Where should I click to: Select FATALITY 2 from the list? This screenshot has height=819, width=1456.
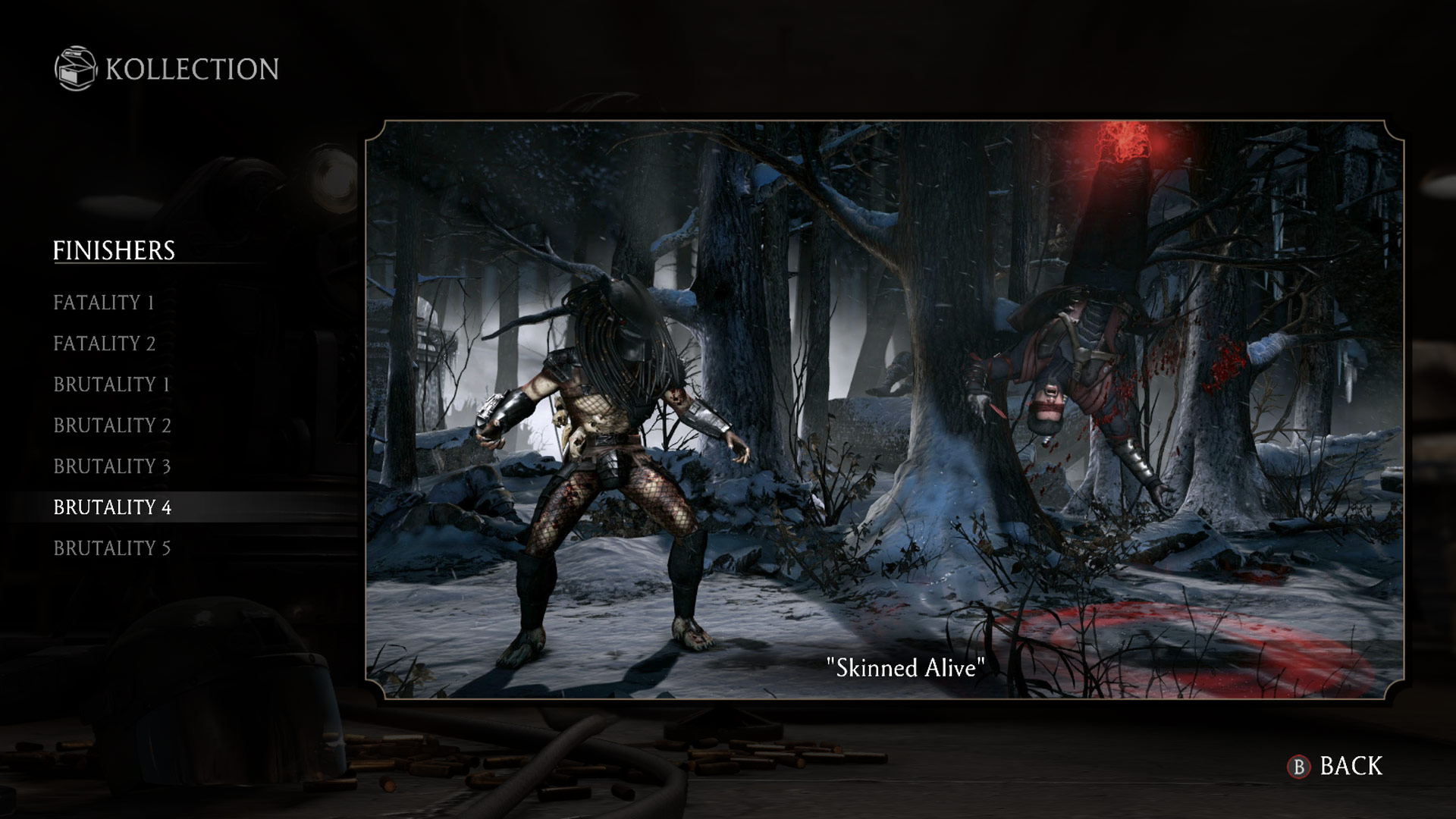coord(104,344)
